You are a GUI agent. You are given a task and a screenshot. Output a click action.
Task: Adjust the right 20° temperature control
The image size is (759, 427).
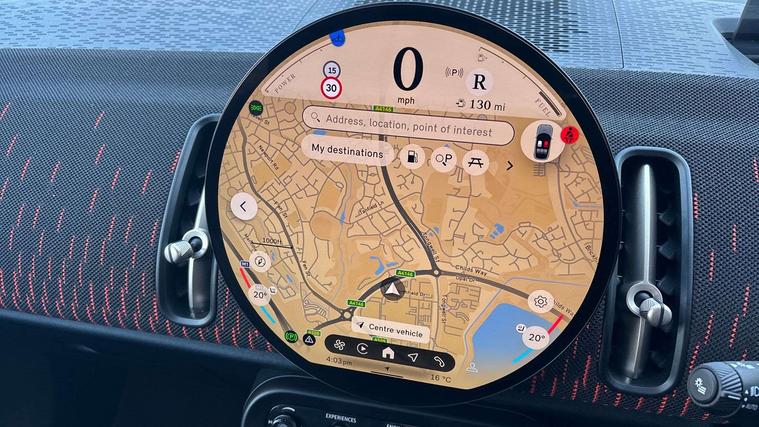pyautogui.click(x=537, y=337)
